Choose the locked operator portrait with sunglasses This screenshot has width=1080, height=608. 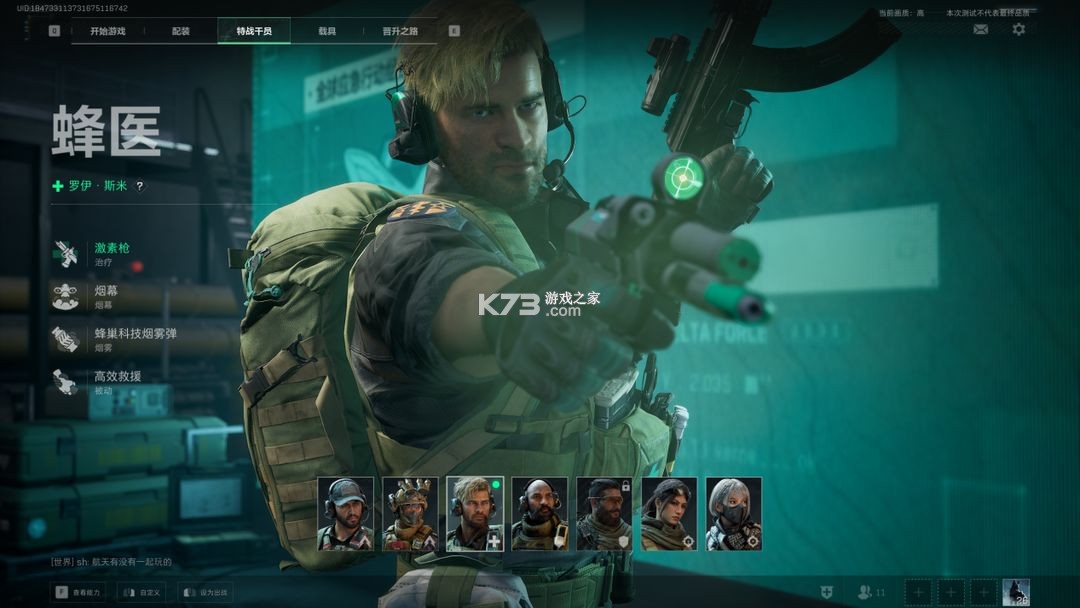[x=604, y=514]
